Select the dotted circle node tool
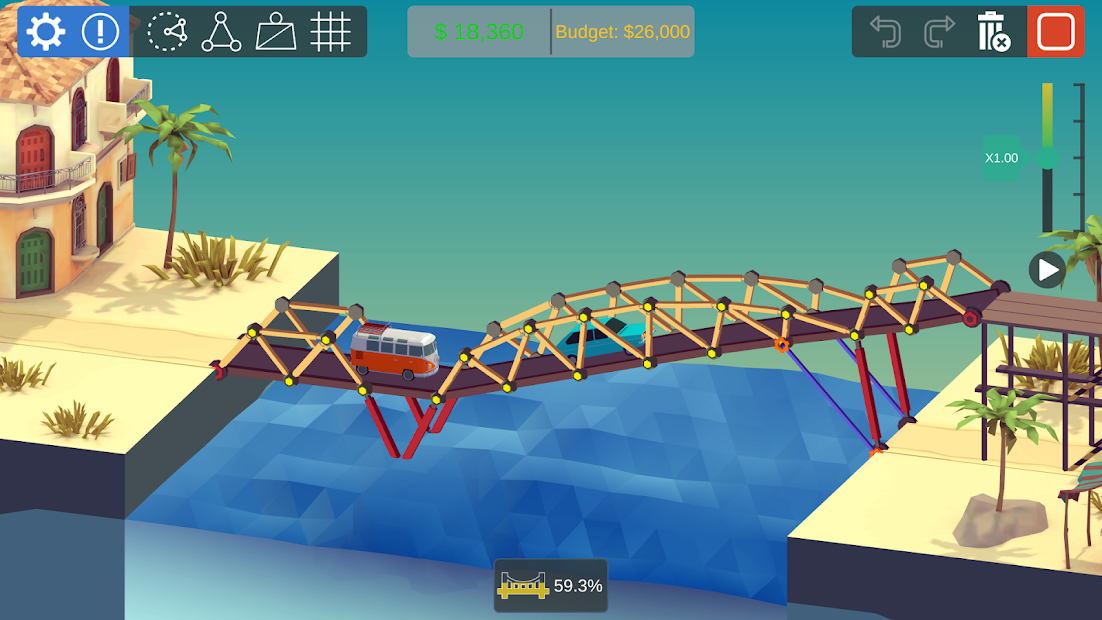The image size is (1102, 620). click(167, 32)
